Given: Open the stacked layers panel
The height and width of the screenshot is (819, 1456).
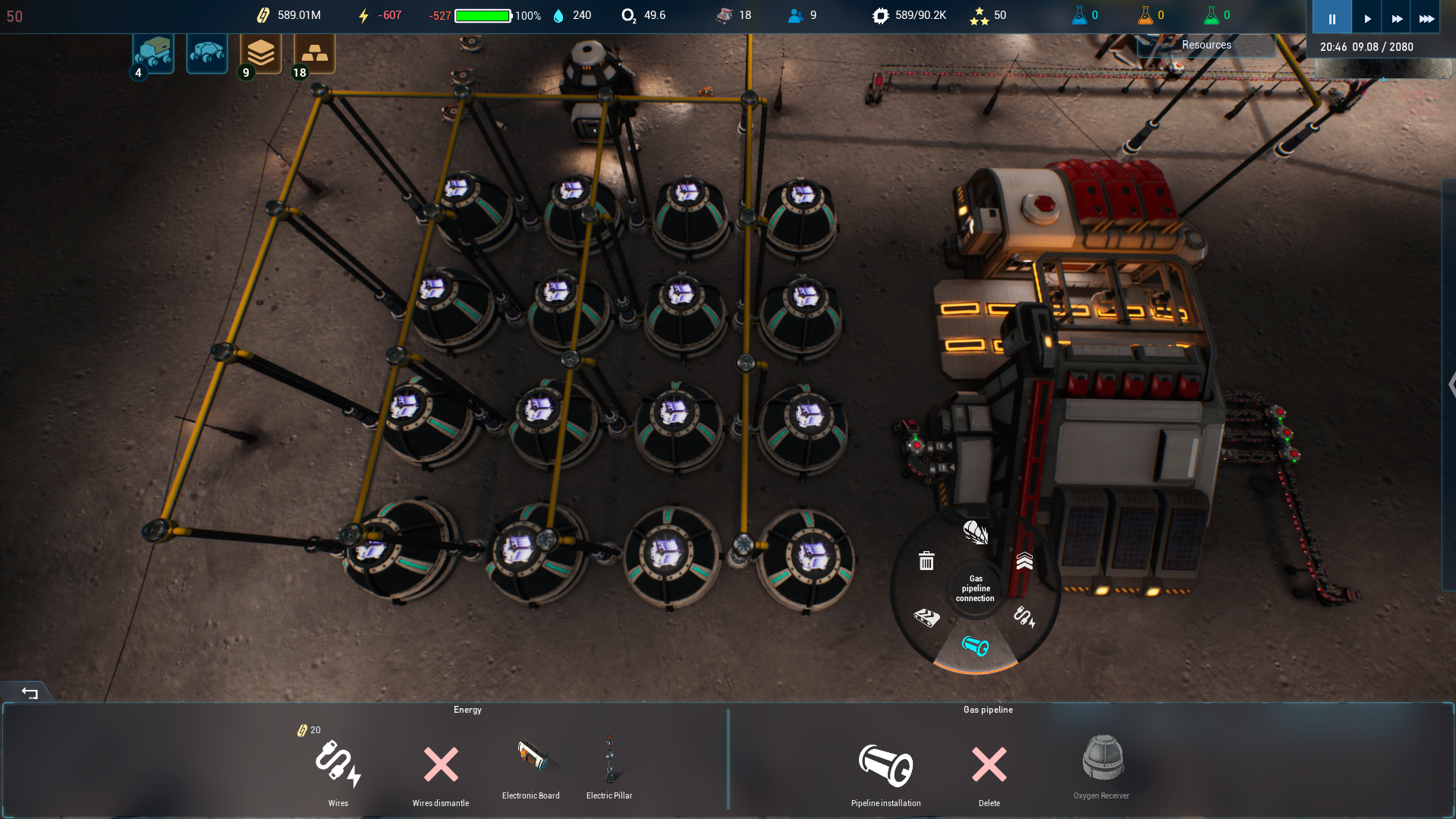Looking at the screenshot, I should 260,53.
